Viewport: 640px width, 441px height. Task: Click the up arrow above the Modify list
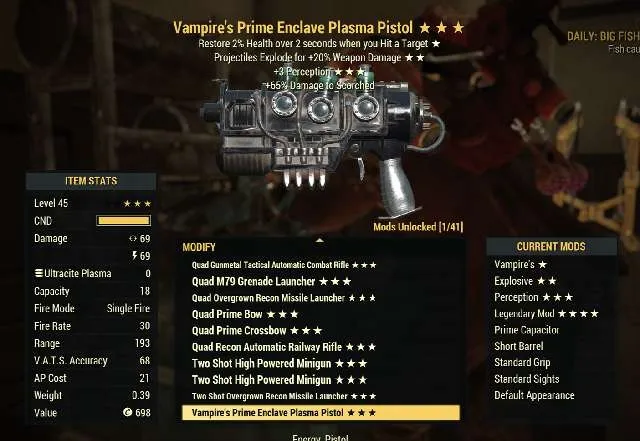[x=319, y=241]
